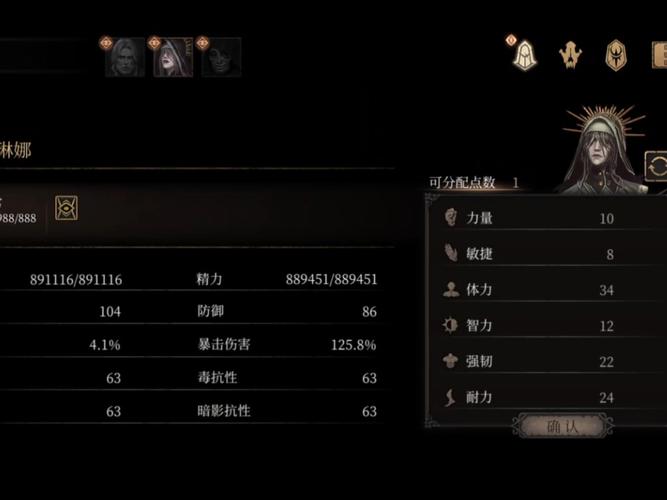The image size is (667, 500).
Task: Click the eye emblem icon beside the level
Action: click(x=67, y=207)
